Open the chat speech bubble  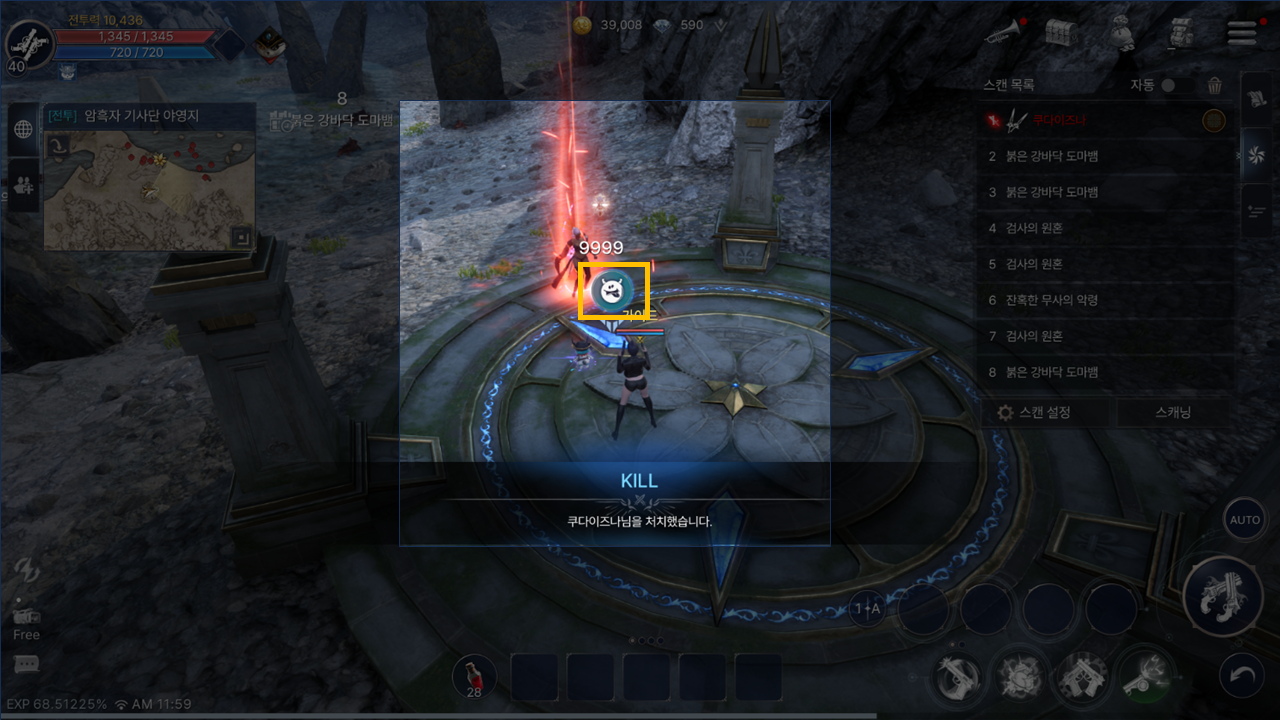(27, 665)
